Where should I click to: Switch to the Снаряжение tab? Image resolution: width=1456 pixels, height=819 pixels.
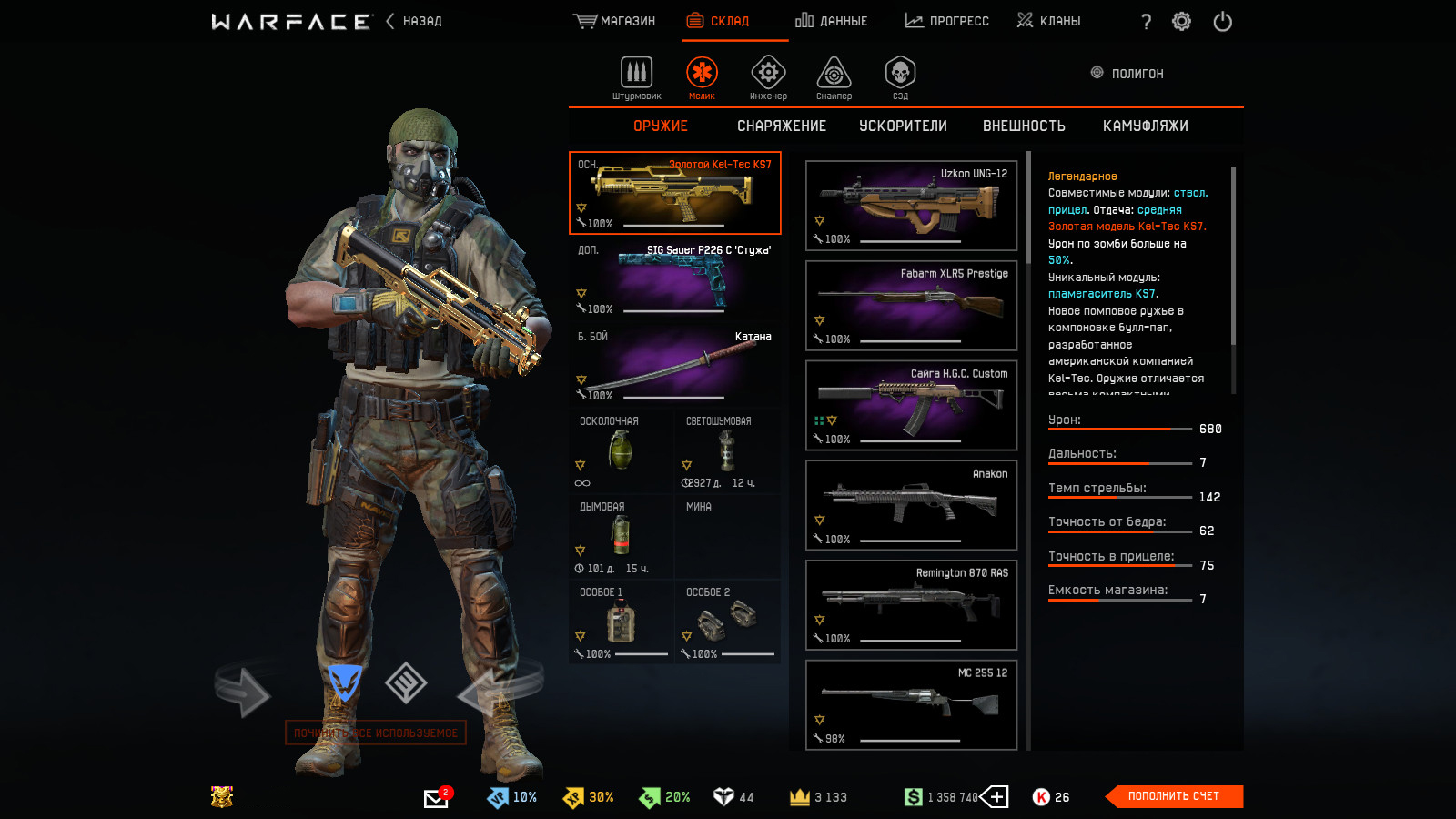tap(782, 126)
